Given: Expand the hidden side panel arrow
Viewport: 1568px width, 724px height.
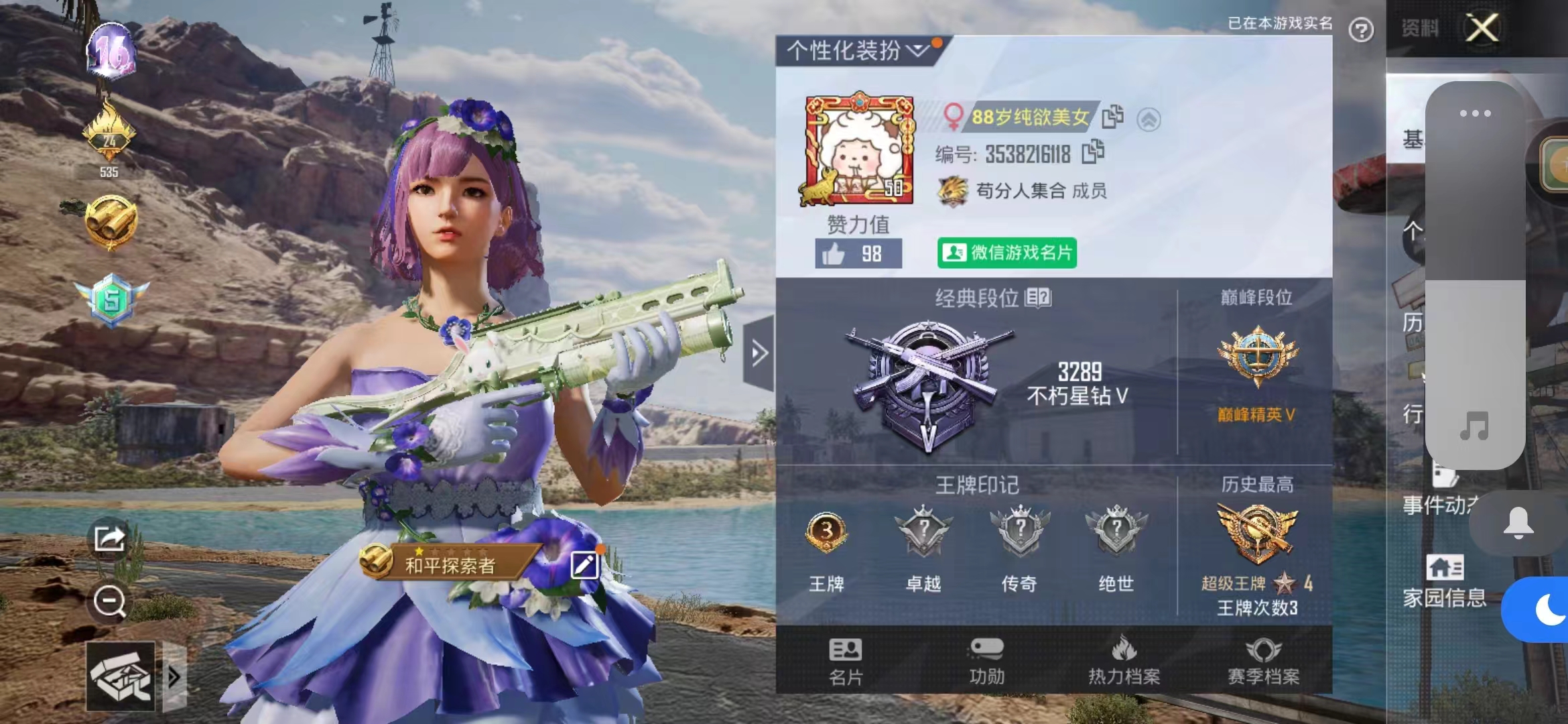Looking at the screenshot, I should 759,352.
